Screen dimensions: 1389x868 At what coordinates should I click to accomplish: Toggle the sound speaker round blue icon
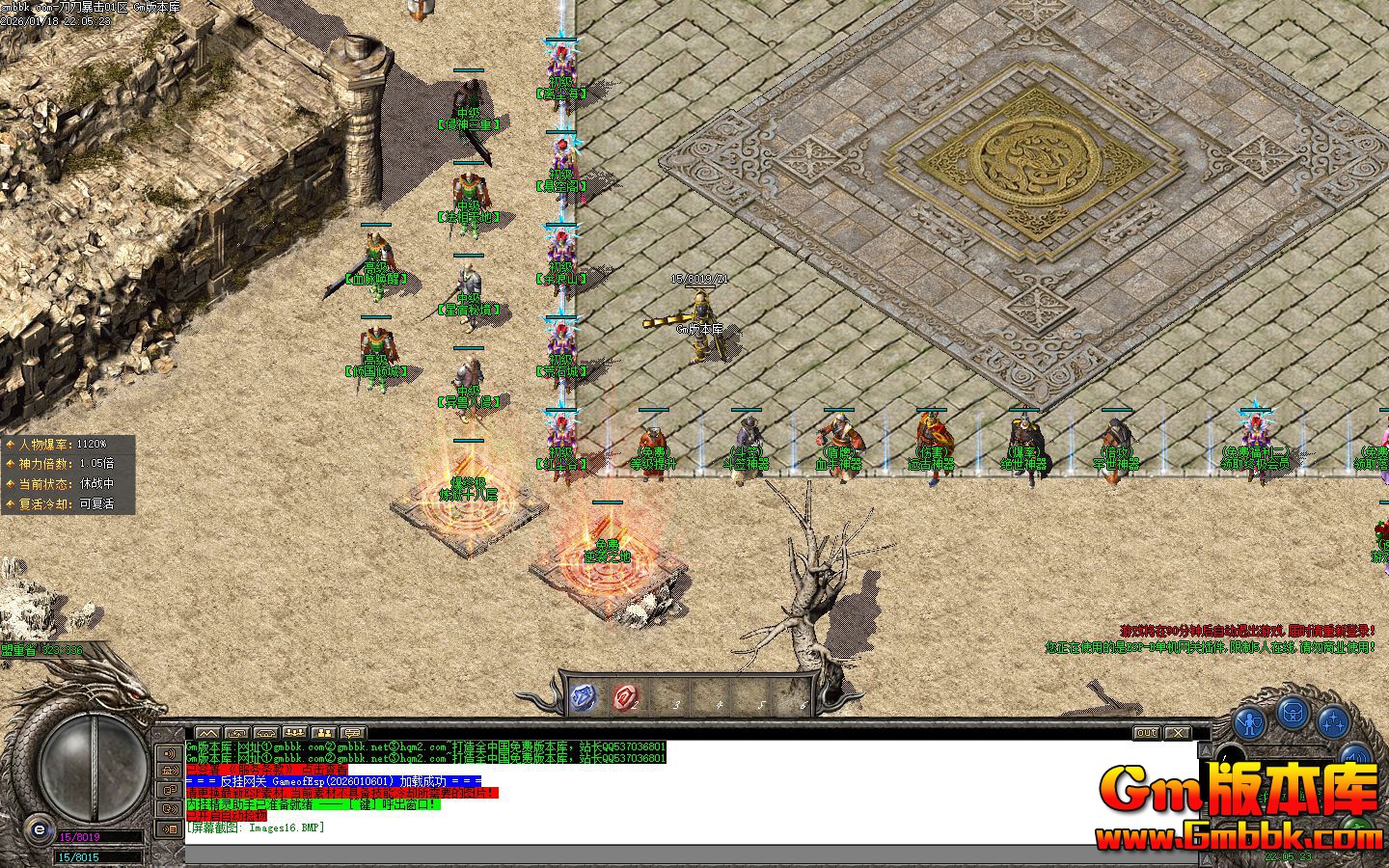(x=1355, y=758)
